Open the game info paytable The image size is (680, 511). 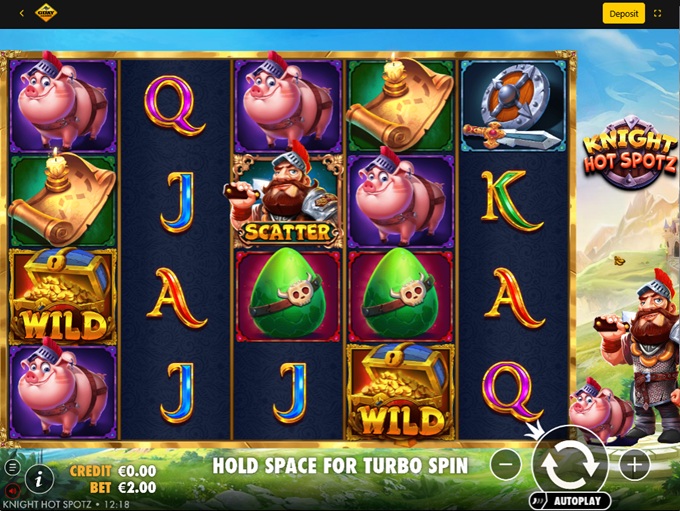39,478
